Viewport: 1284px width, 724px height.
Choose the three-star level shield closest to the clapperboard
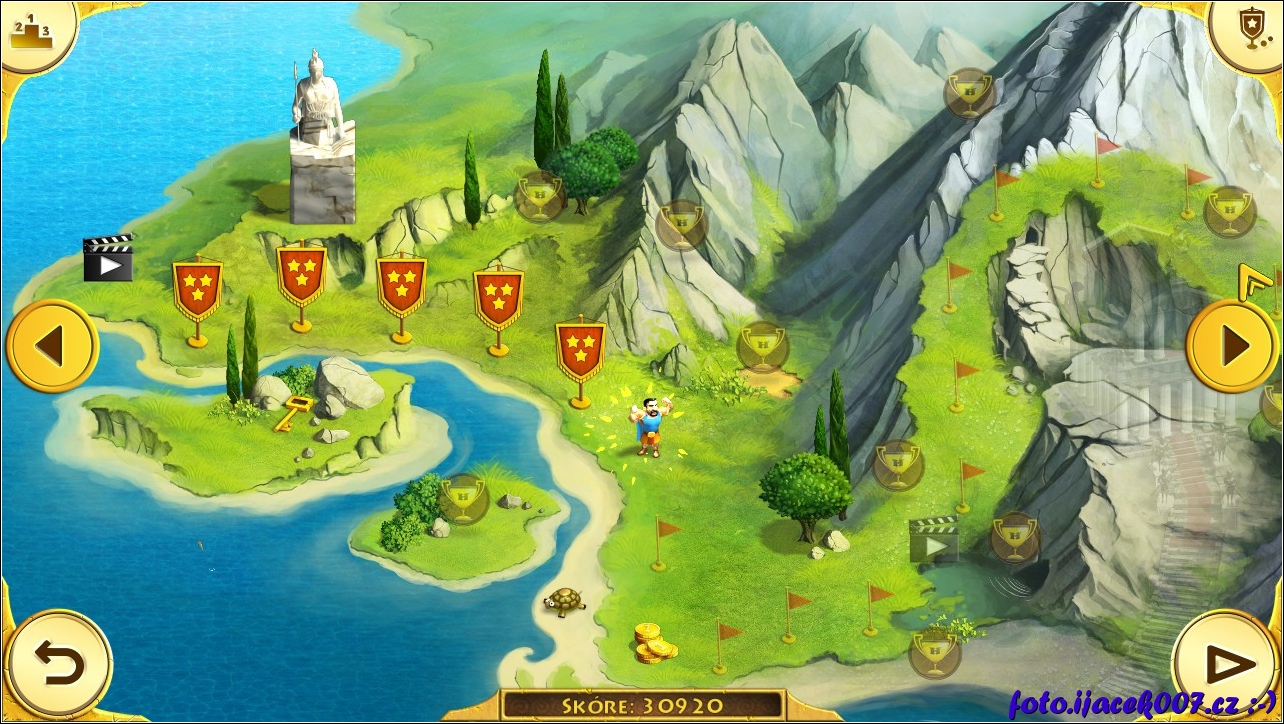(x=197, y=290)
